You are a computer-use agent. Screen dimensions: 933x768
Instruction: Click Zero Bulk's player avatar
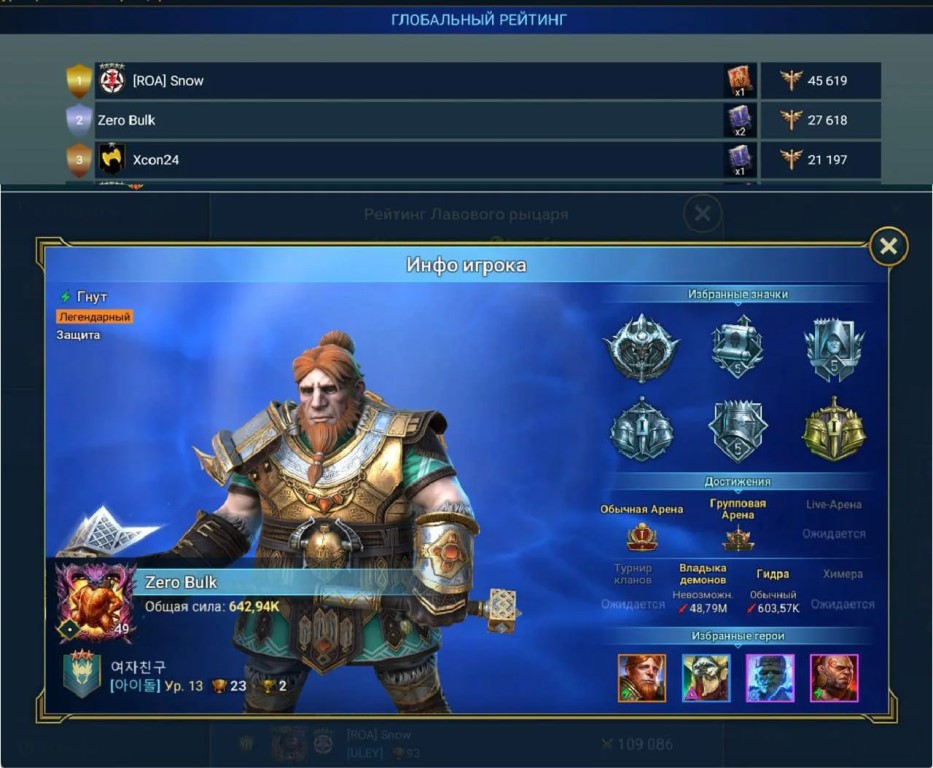(x=94, y=600)
